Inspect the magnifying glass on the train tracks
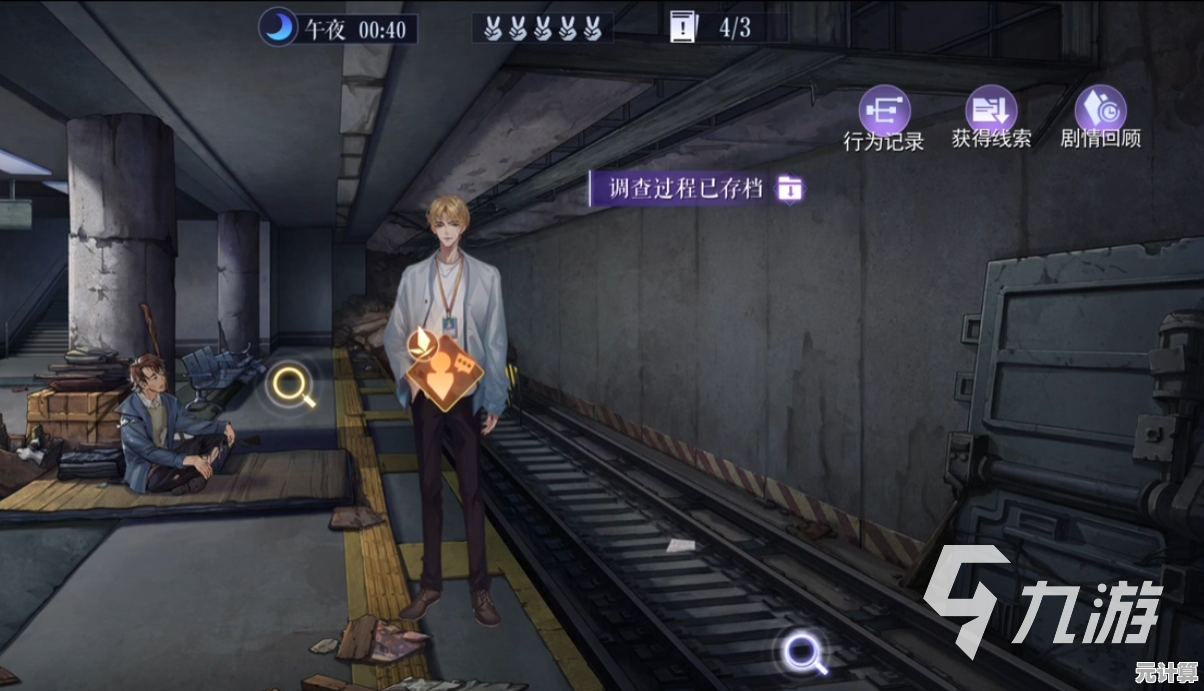The image size is (1204, 691). coord(803,653)
